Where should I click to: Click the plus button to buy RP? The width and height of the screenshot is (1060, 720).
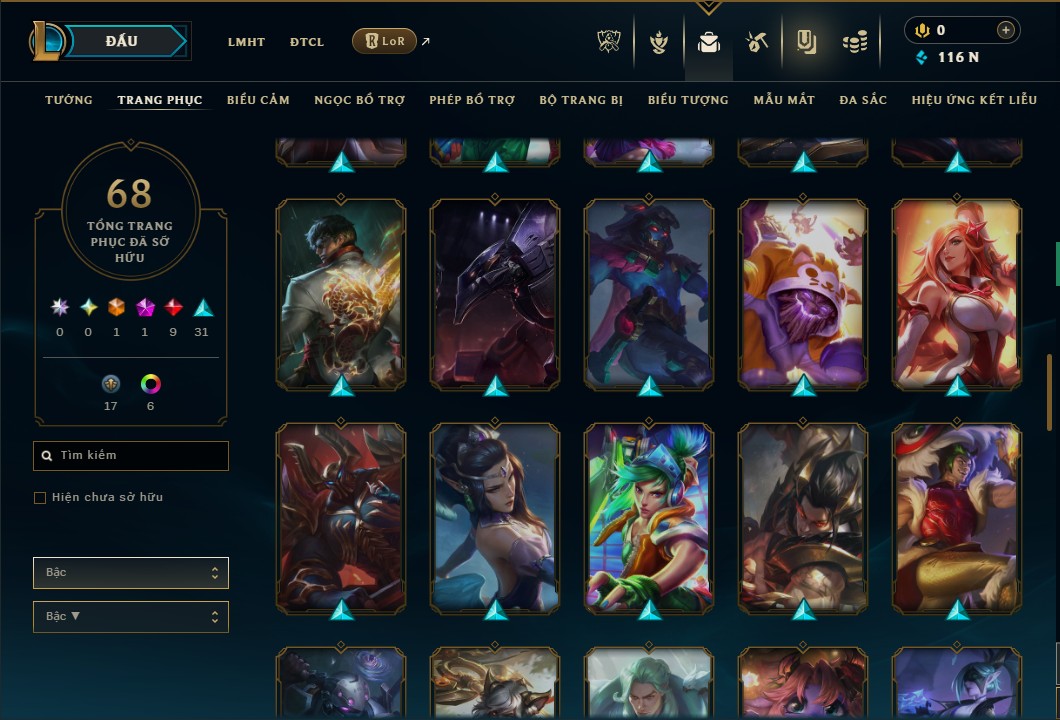1005,31
